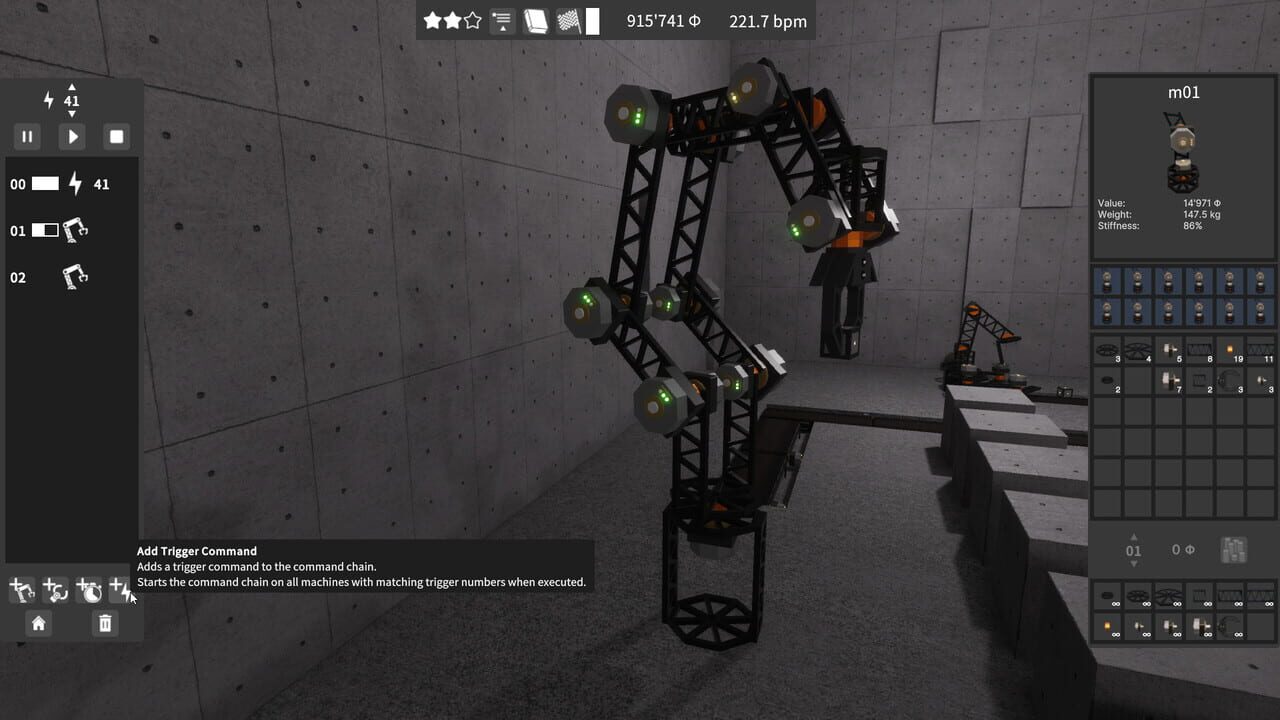Image resolution: width=1280 pixels, height=720 pixels.
Task: Collapse the objectives panel at the top
Action: pos(501,20)
